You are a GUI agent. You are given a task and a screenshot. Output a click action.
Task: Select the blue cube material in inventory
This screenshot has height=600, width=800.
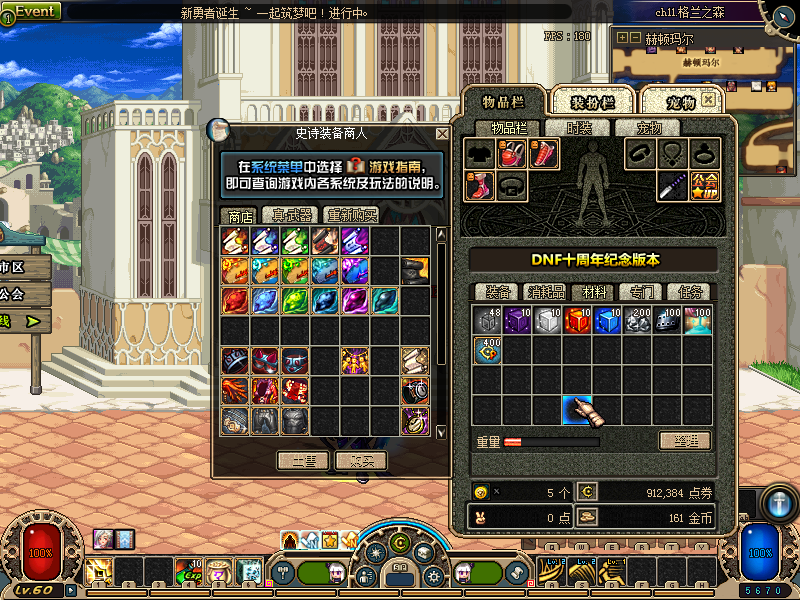point(608,320)
